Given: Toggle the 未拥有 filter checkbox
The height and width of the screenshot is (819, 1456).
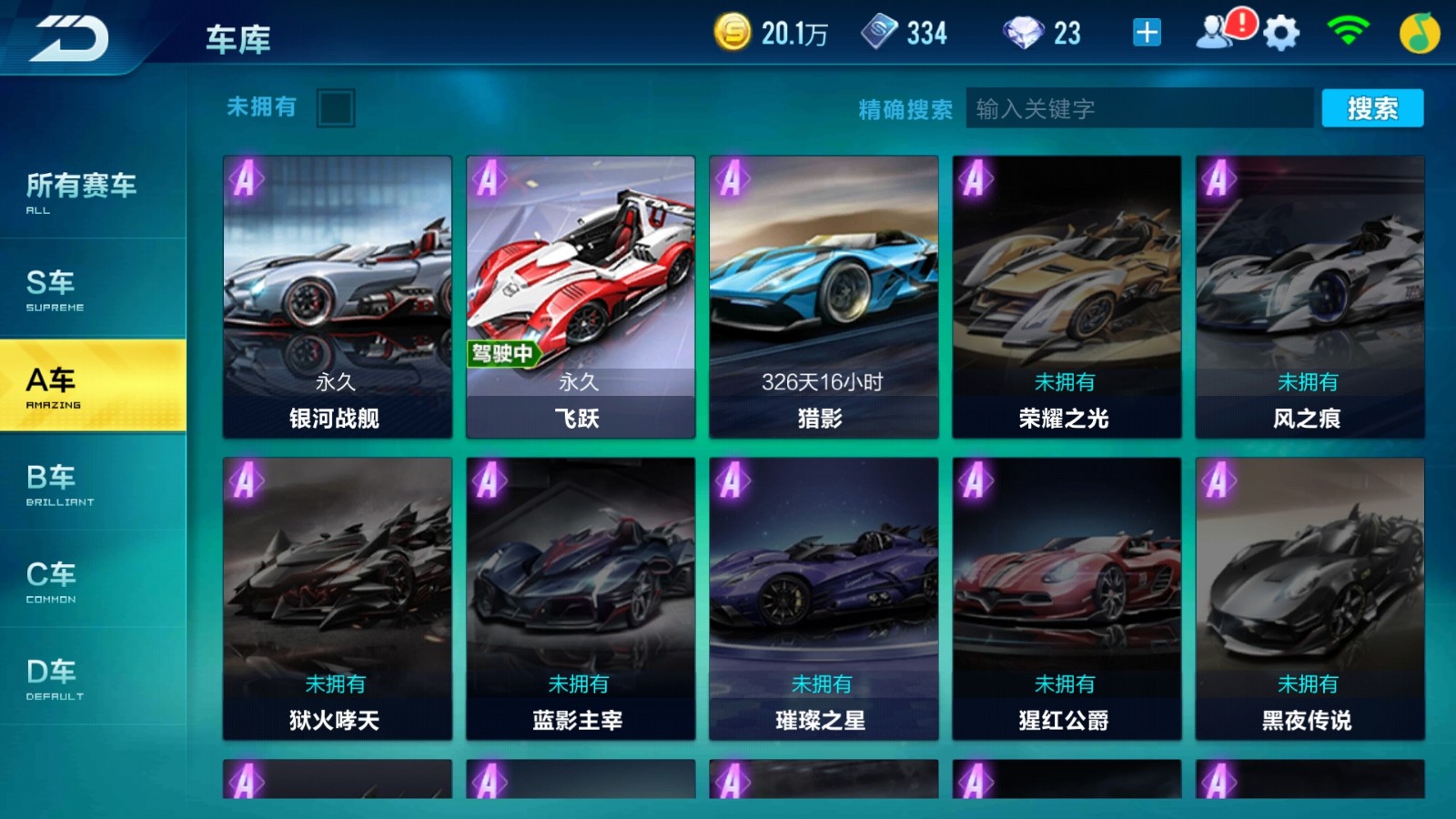Looking at the screenshot, I should 338,107.
